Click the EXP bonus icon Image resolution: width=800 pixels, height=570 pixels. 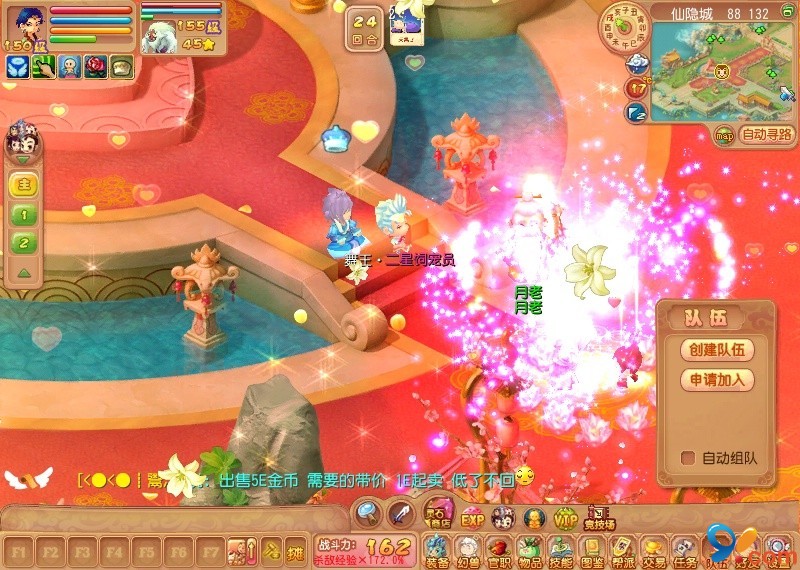click(472, 517)
